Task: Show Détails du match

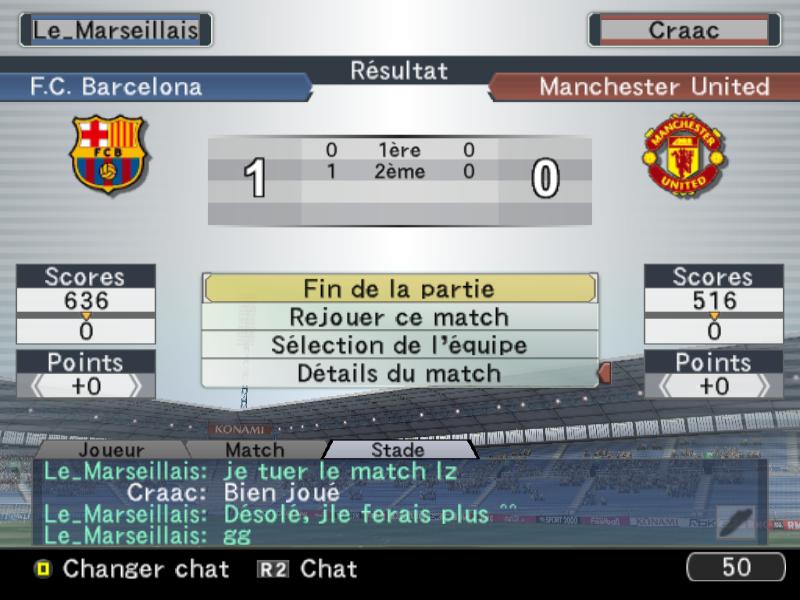Action: 399,373
